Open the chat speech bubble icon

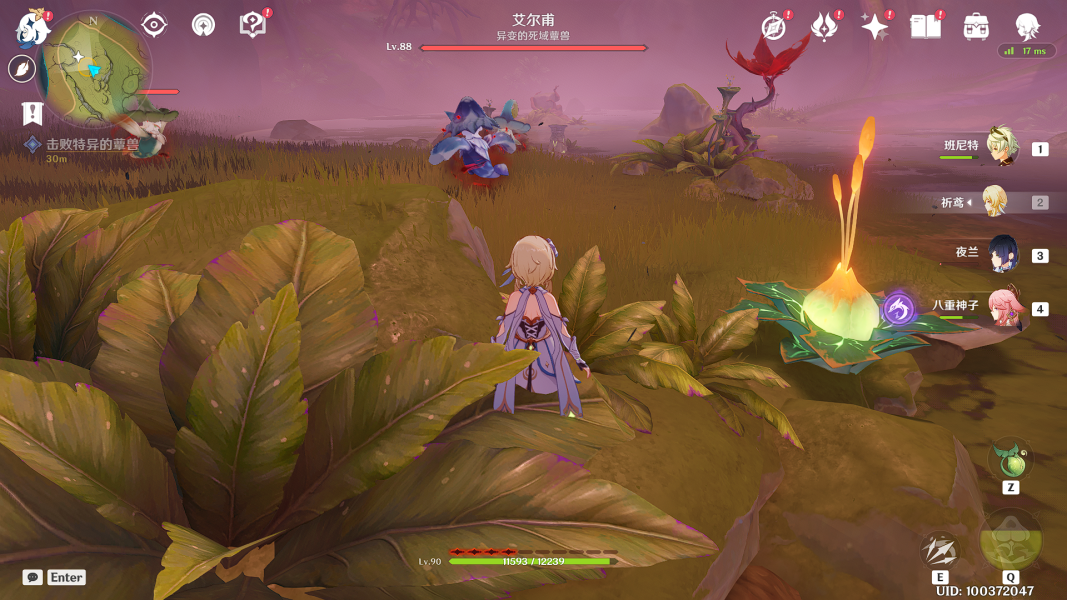click(x=33, y=577)
